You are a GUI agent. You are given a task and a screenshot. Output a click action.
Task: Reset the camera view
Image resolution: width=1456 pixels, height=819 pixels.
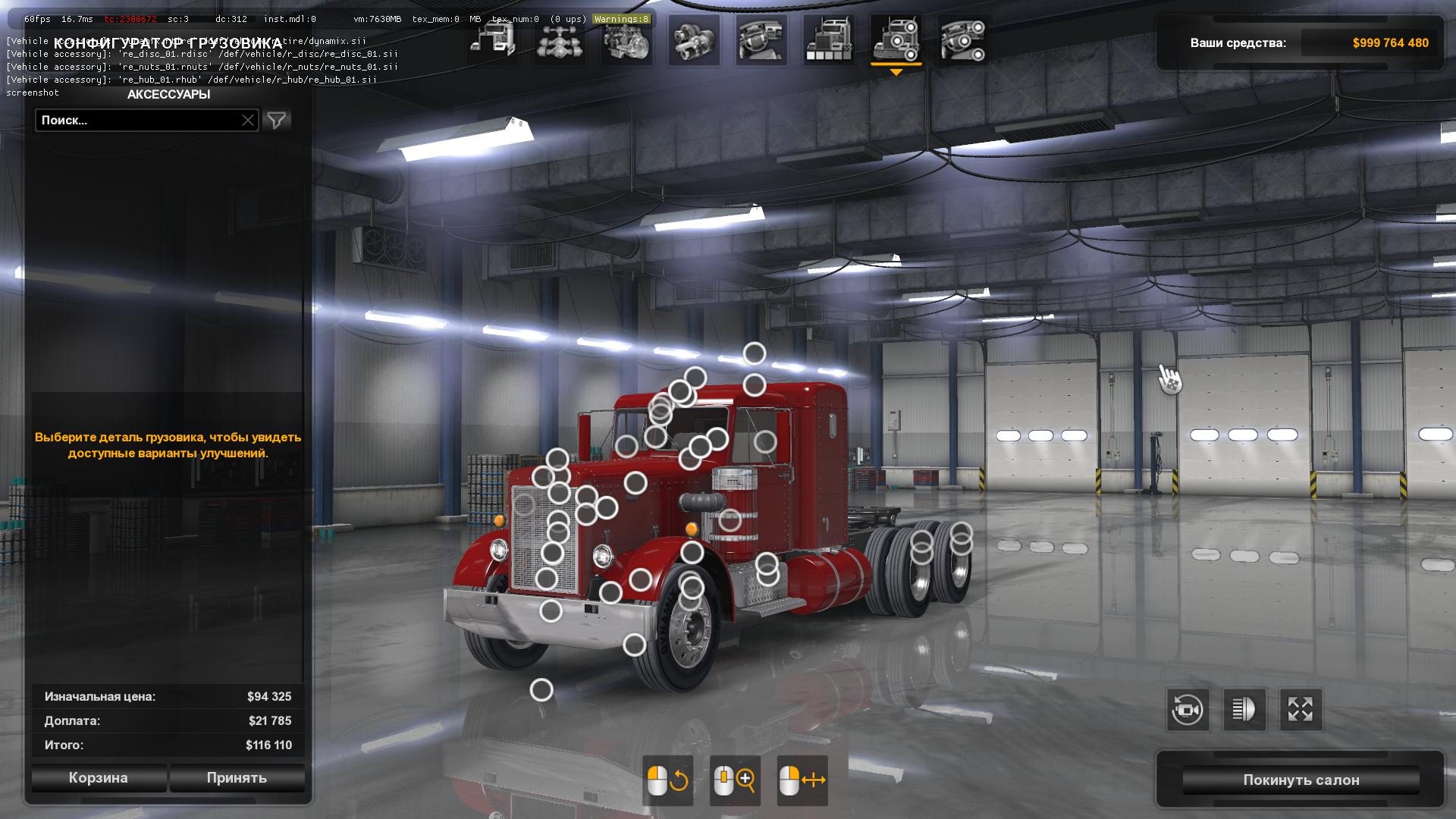click(1188, 711)
